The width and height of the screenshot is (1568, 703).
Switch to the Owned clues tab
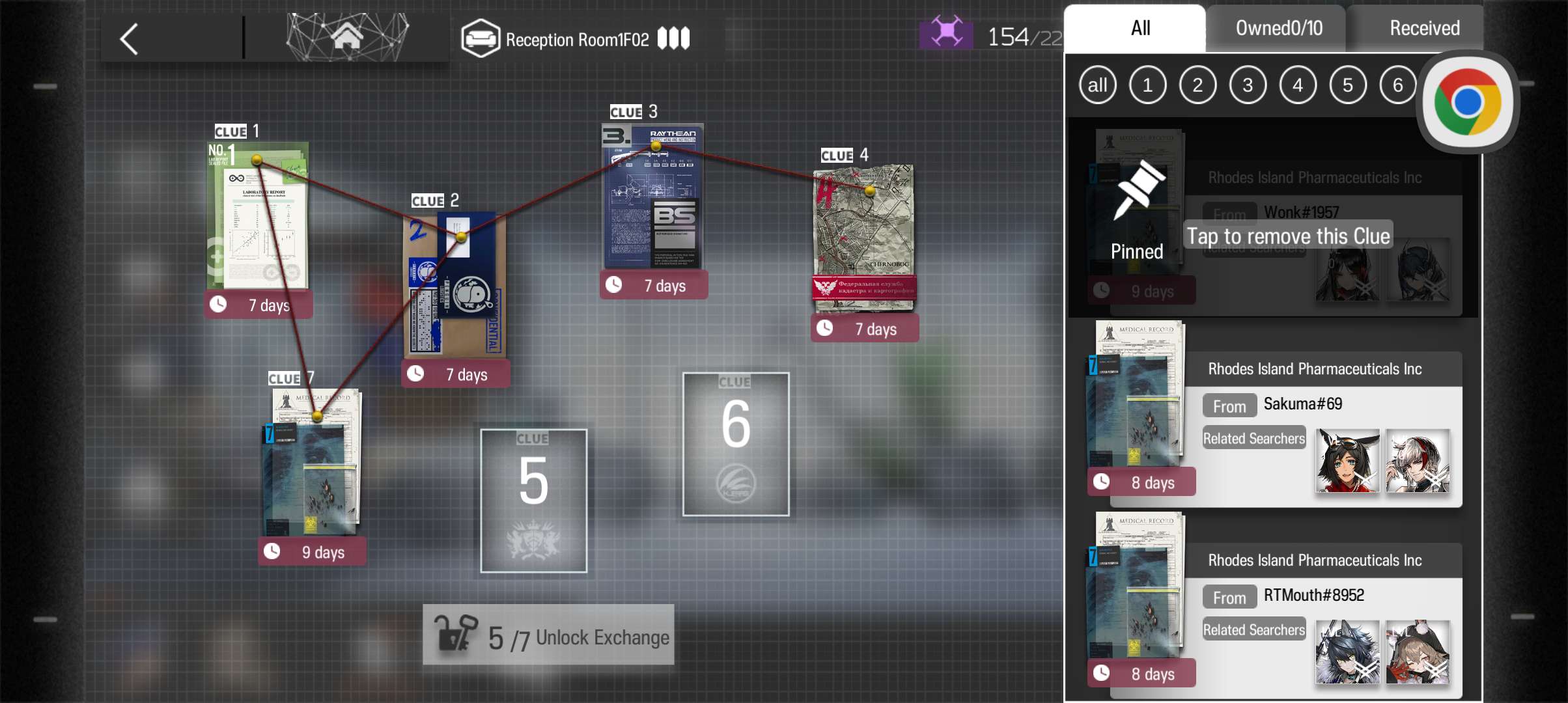click(x=1278, y=29)
